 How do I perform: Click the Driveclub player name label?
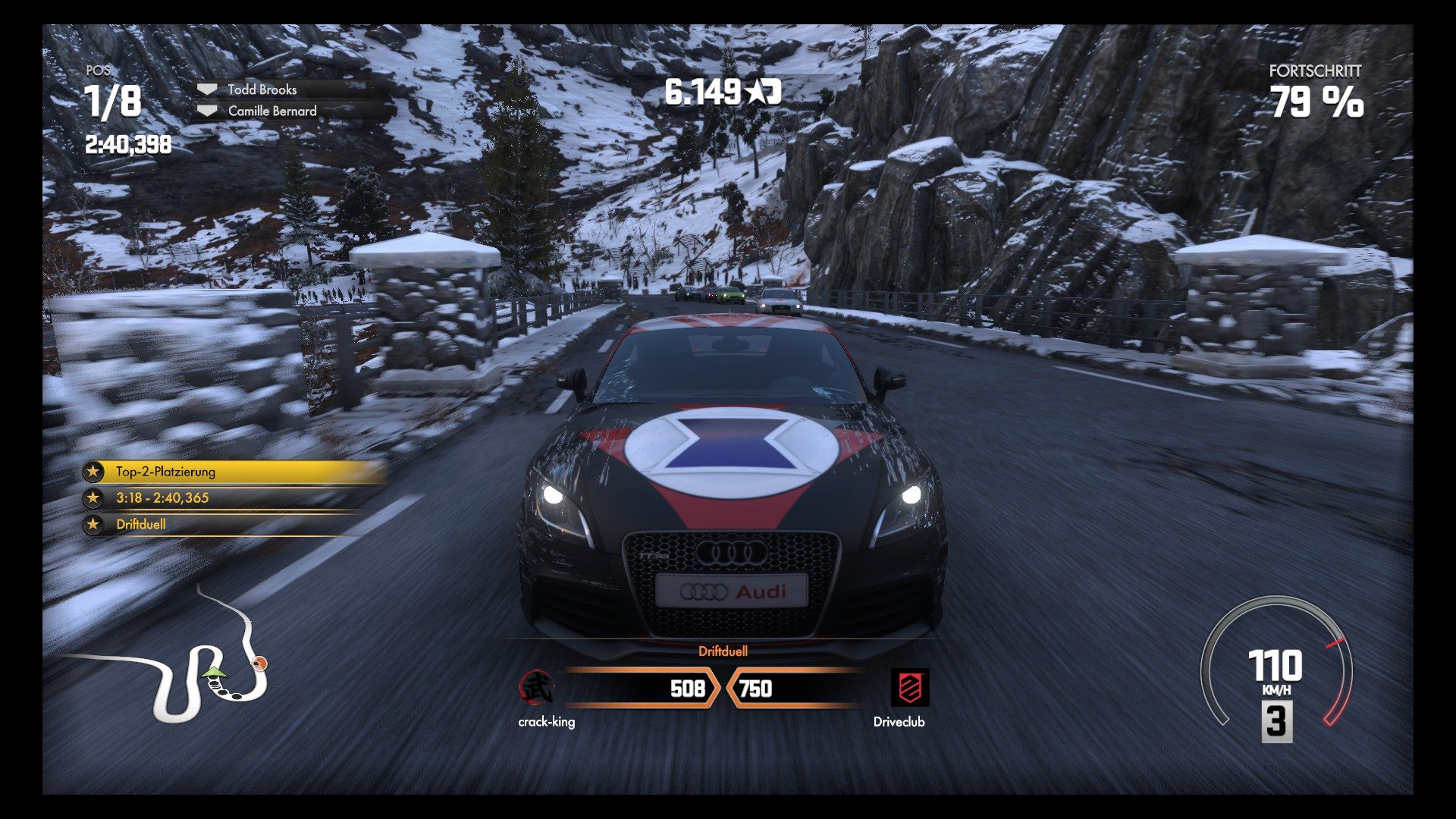pyautogui.click(x=899, y=723)
